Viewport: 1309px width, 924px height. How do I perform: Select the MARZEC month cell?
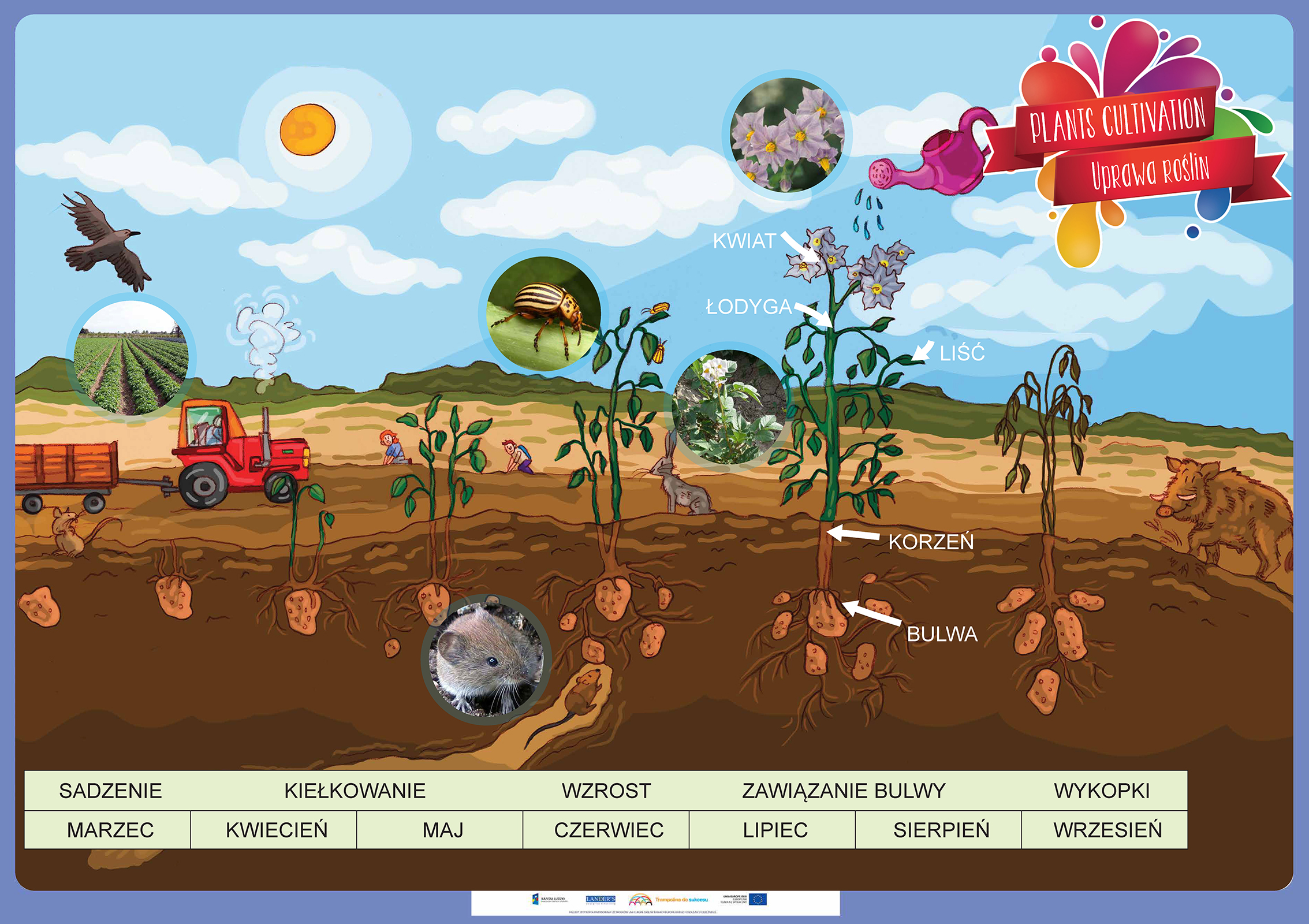click(x=110, y=830)
